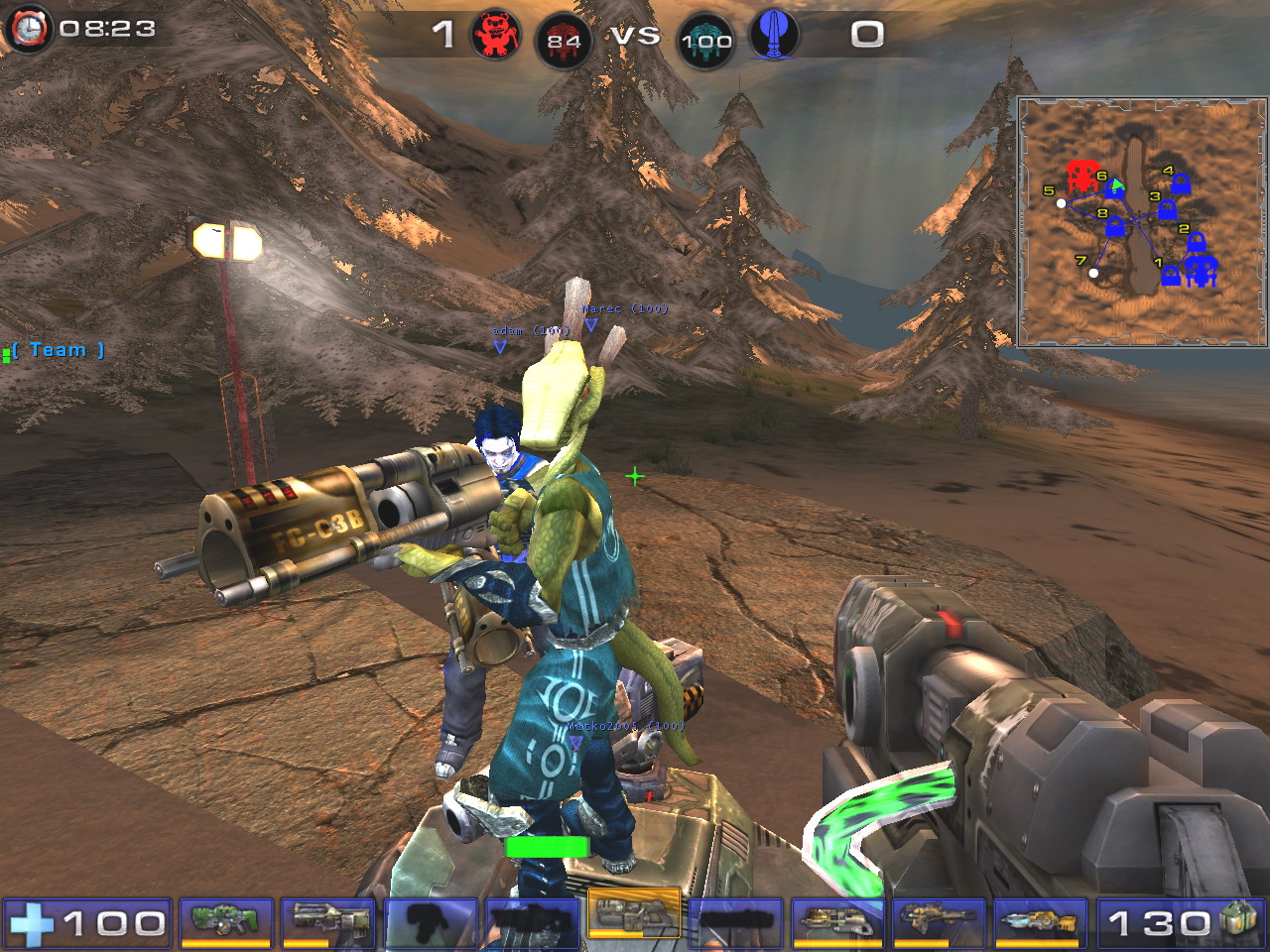Select neutral node 7 on the minimap
1270x952 pixels.
coord(1093,273)
